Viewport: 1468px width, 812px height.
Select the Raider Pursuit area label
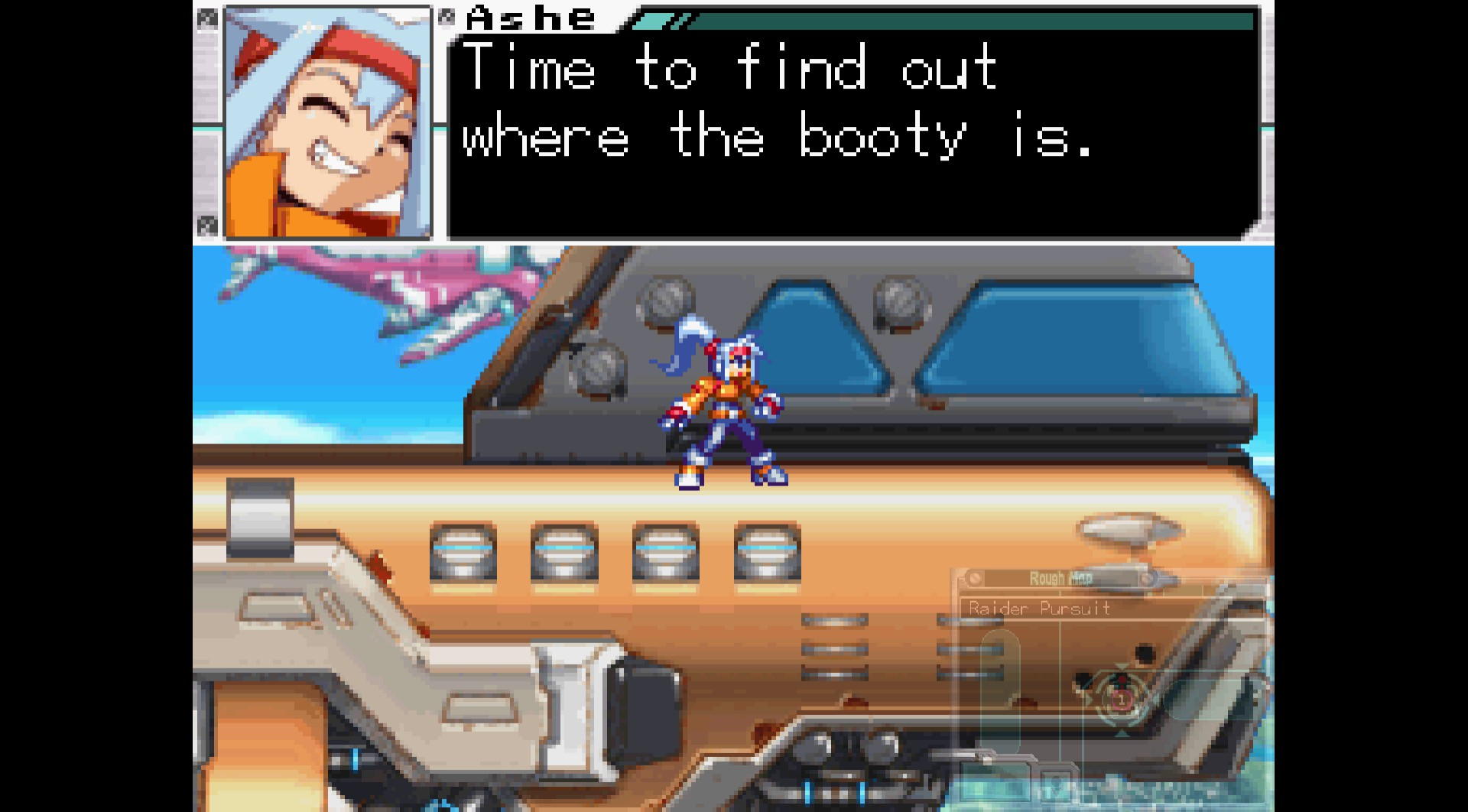coord(1039,609)
